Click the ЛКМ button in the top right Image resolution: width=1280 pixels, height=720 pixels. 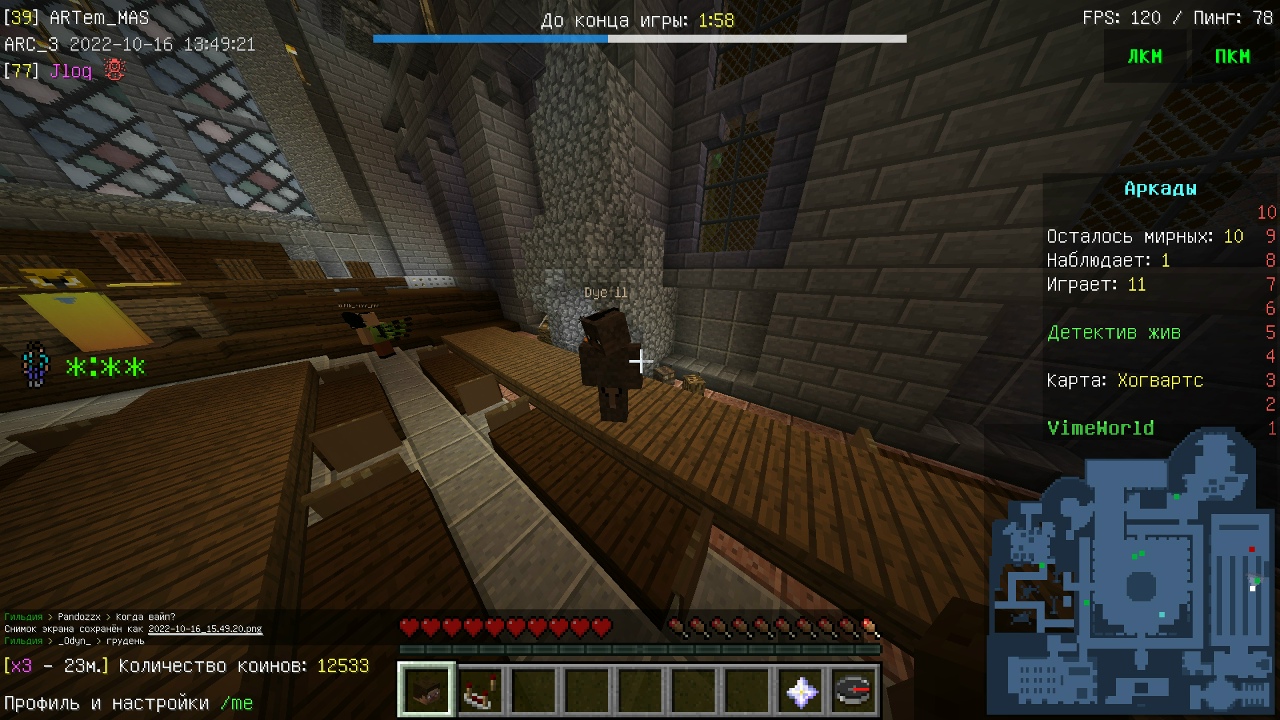pyautogui.click(x=1144, y=56)
